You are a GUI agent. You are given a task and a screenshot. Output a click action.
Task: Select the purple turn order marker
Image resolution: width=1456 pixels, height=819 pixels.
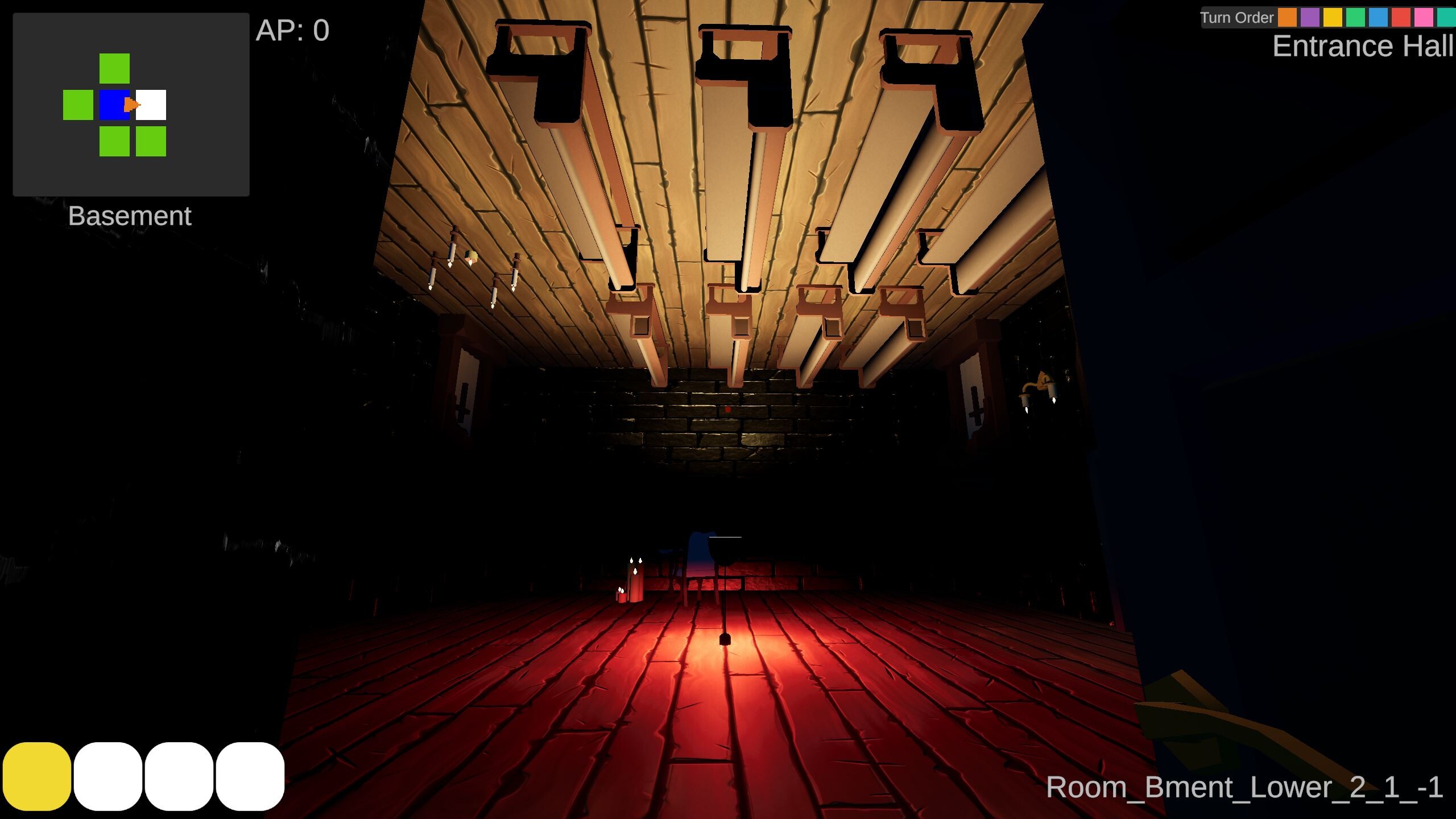click(x=1309, y=17)
